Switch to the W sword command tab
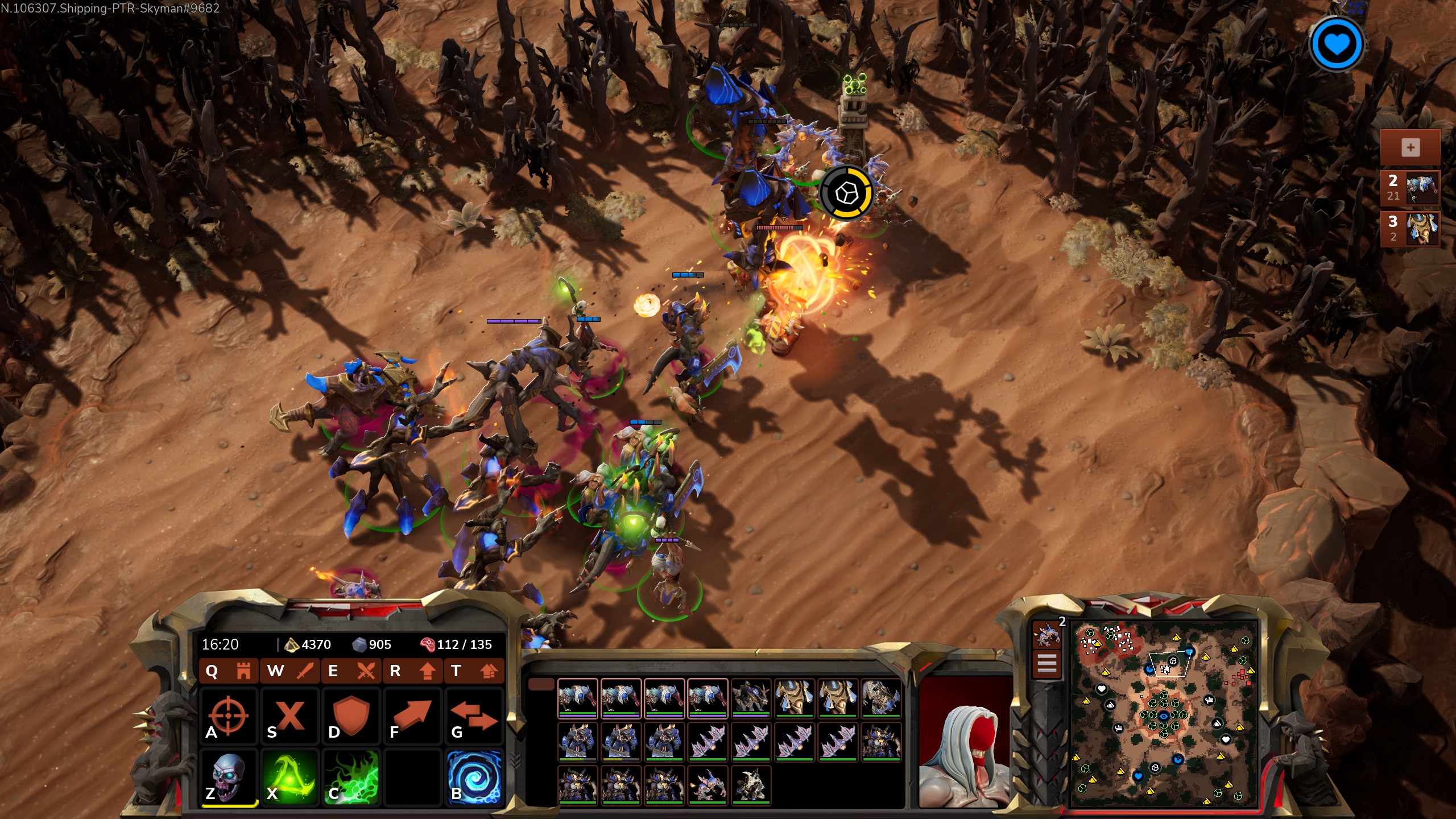Image resolution: width=1456 pixels, height=819 pixels. coord(290,671)
